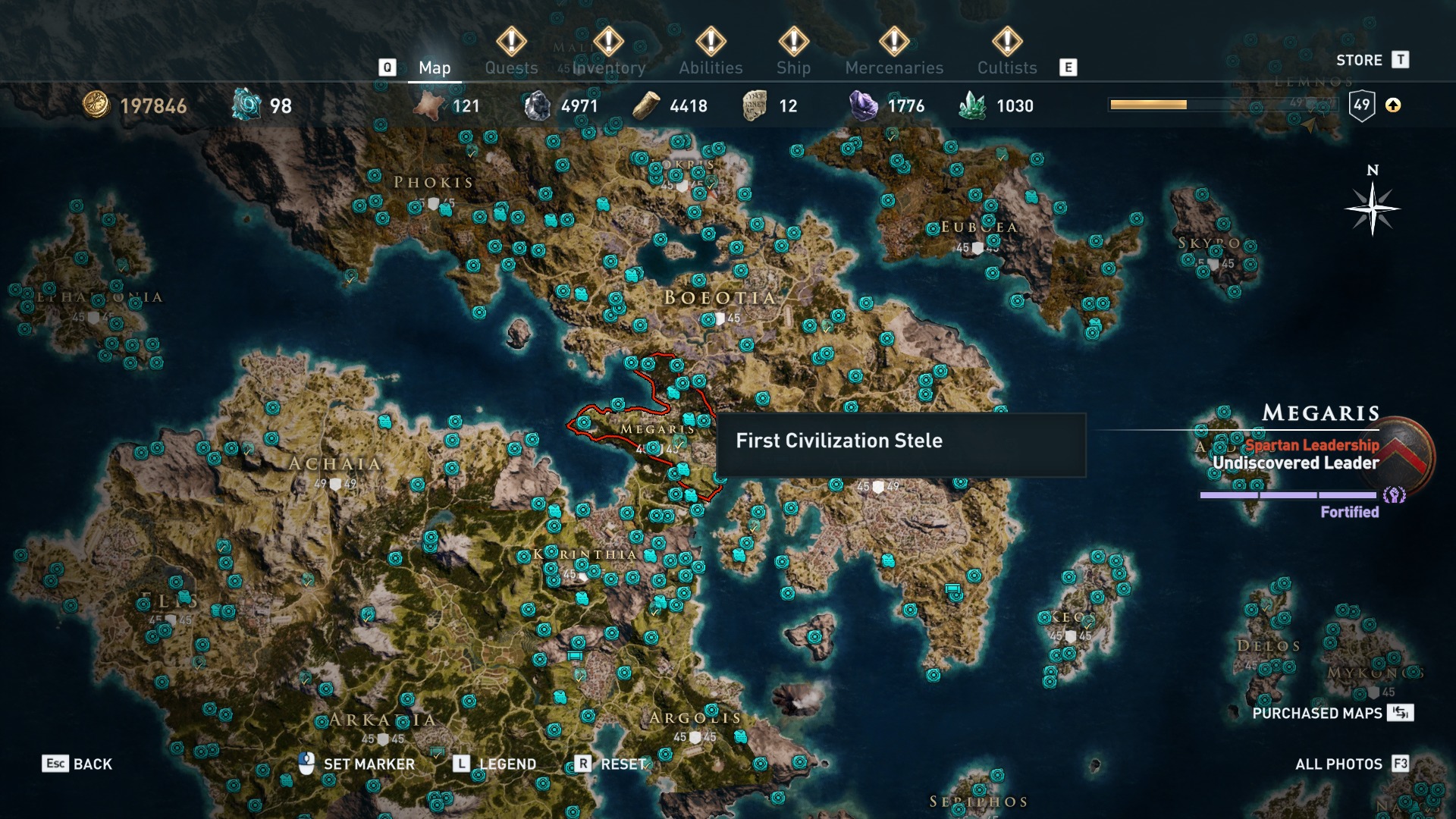Viewport: 1456px width, 819px height.
Task: Click the Megaris Spartan leadership shield emblem
Action: tap(1406, 455)
